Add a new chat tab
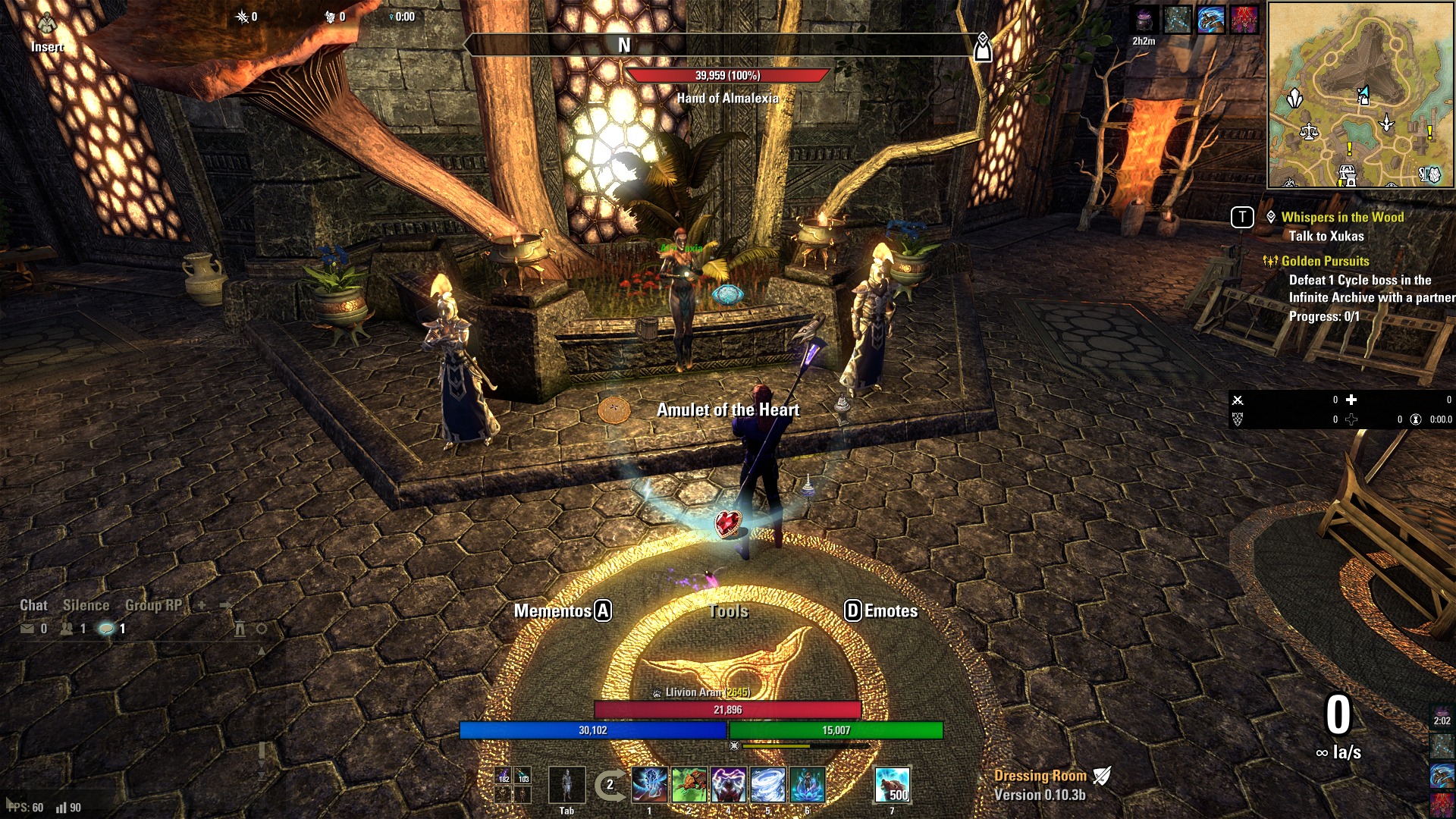Image resolution: width=1456 pixels, height=819 pixels. (202, 605)
